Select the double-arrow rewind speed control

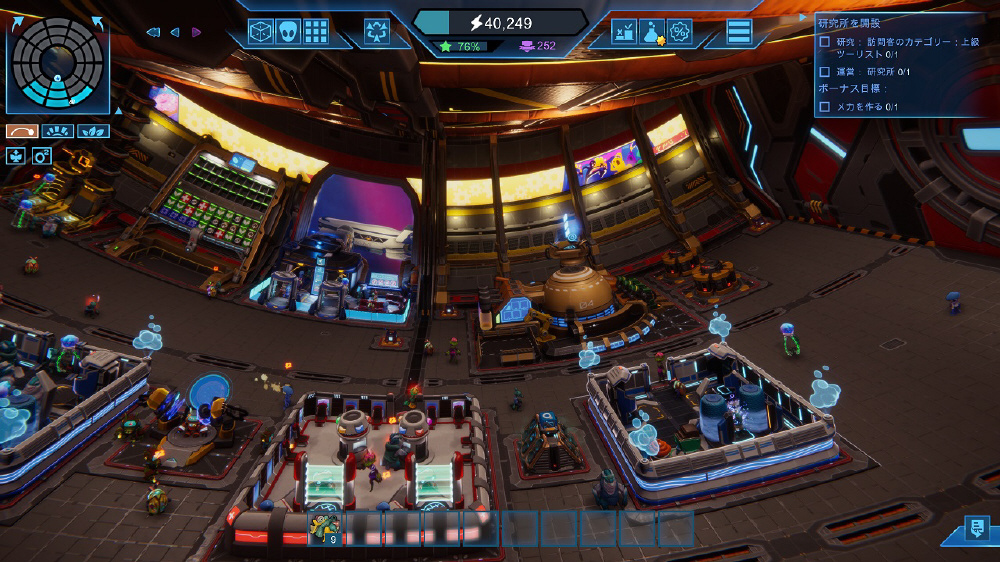click(153, 32)
